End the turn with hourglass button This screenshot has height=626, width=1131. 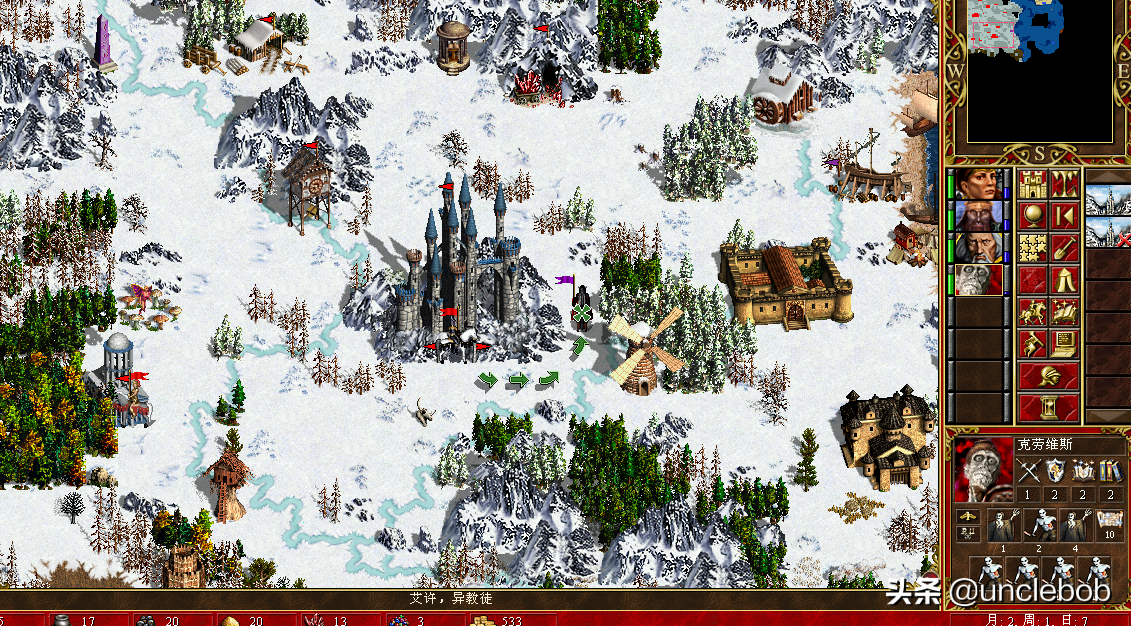[x=1048, y=408]
